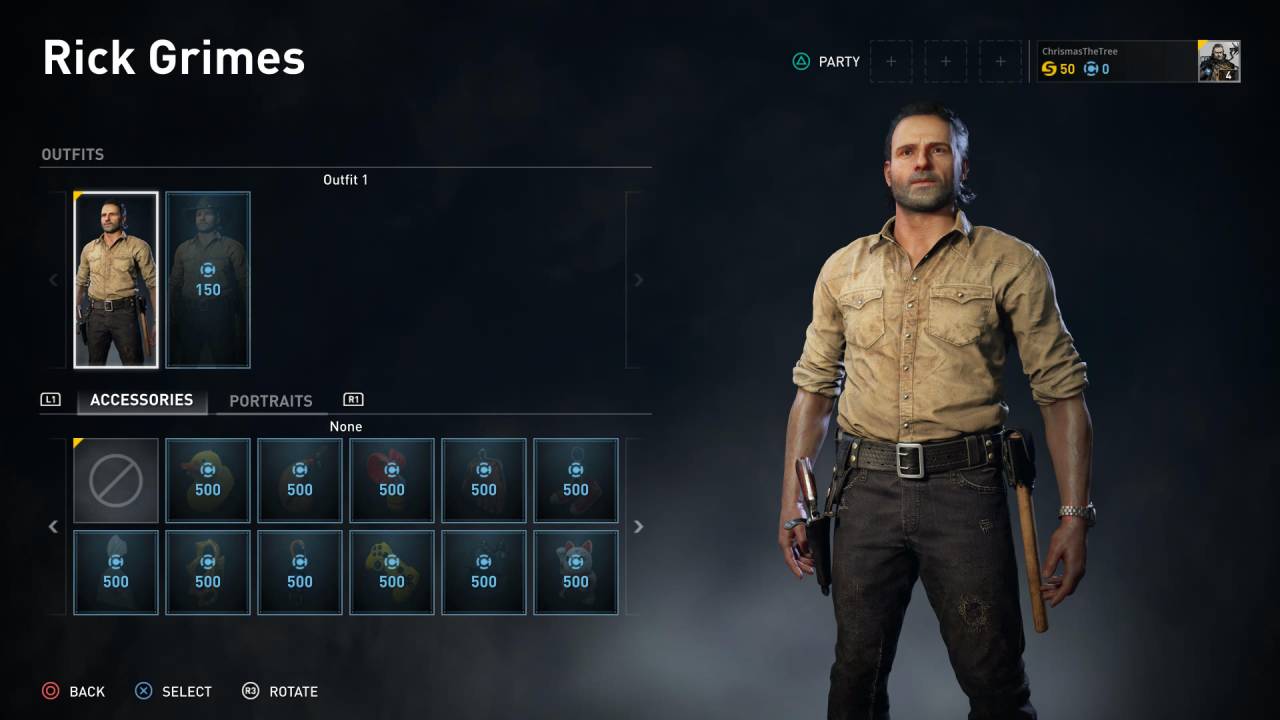
Task: Select the red rooster accessory
Action: (x=392, y=480)
